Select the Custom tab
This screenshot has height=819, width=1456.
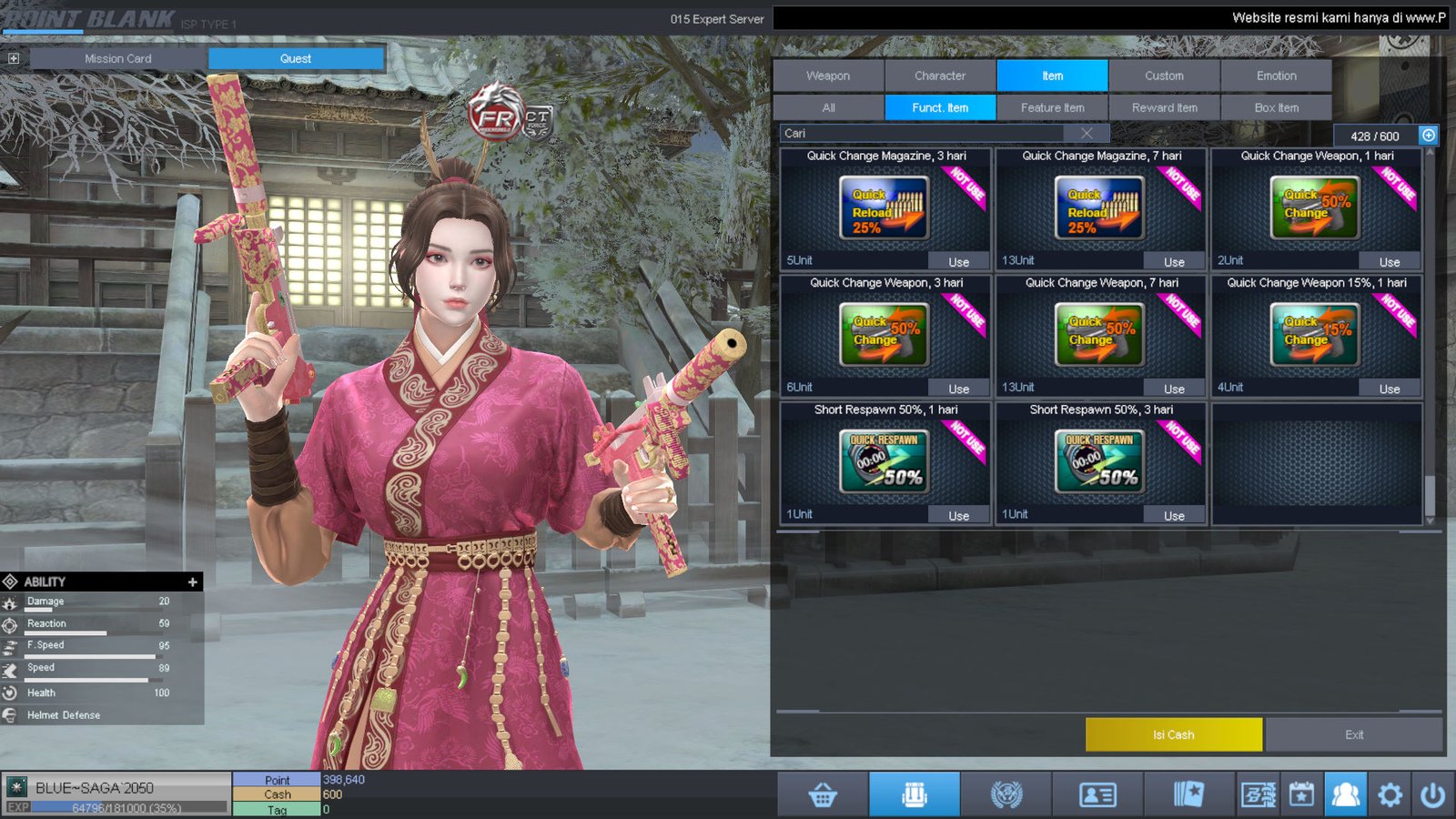click(1164, 76)
